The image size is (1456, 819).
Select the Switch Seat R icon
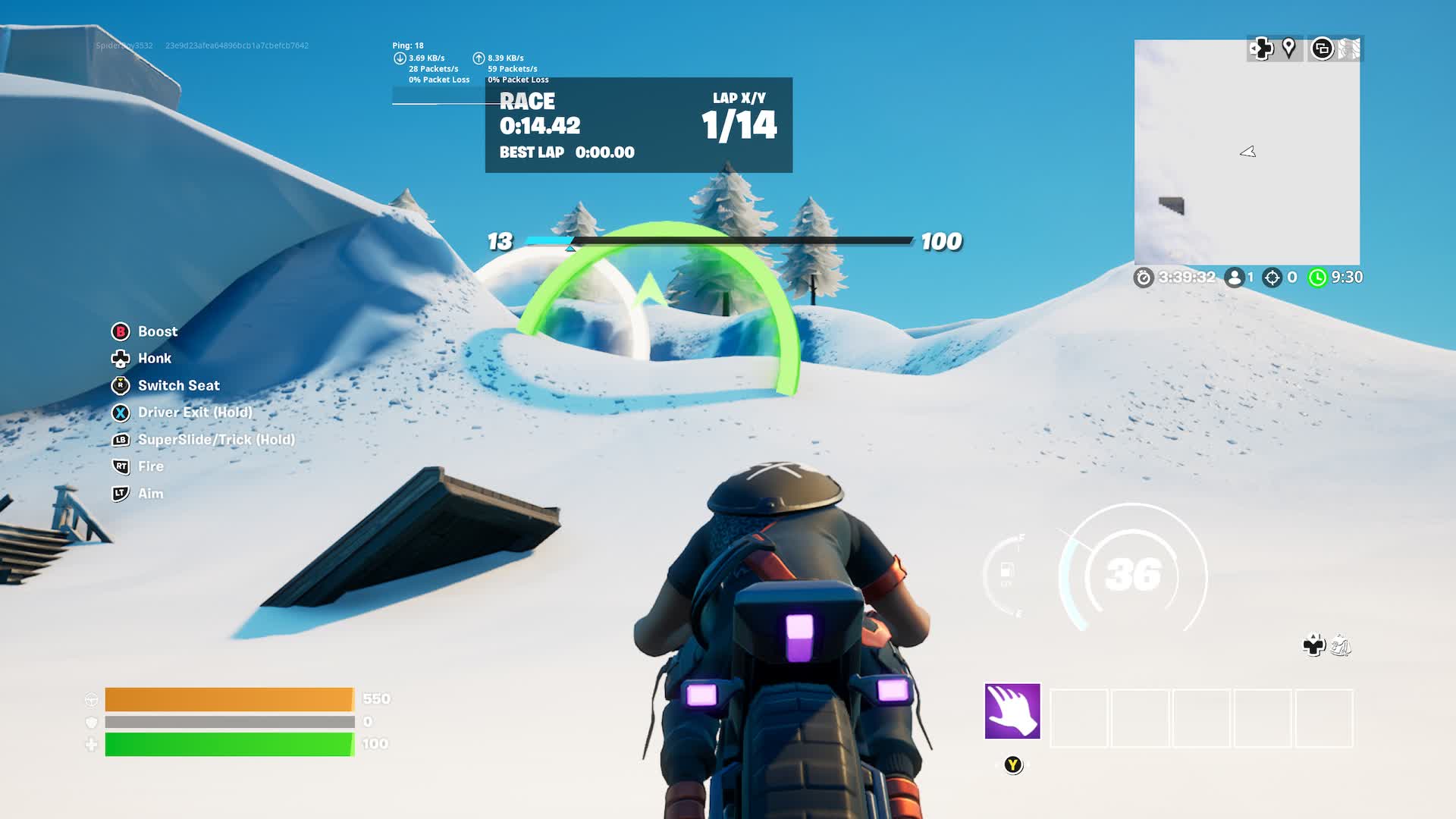tap(121, 385)
